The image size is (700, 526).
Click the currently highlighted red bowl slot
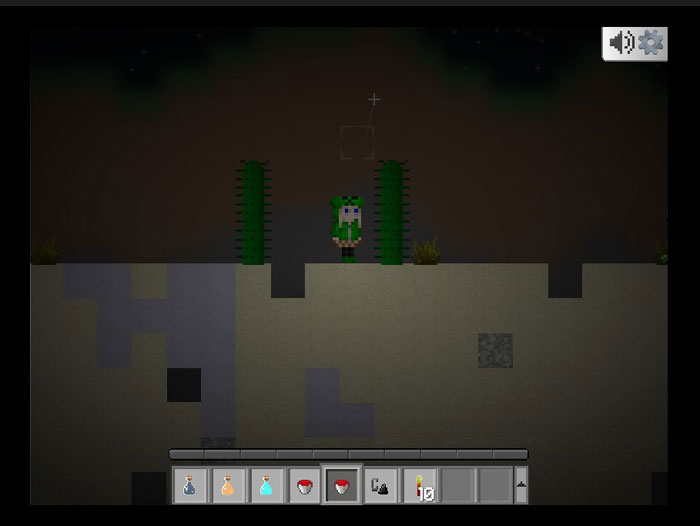pos(341,486)
